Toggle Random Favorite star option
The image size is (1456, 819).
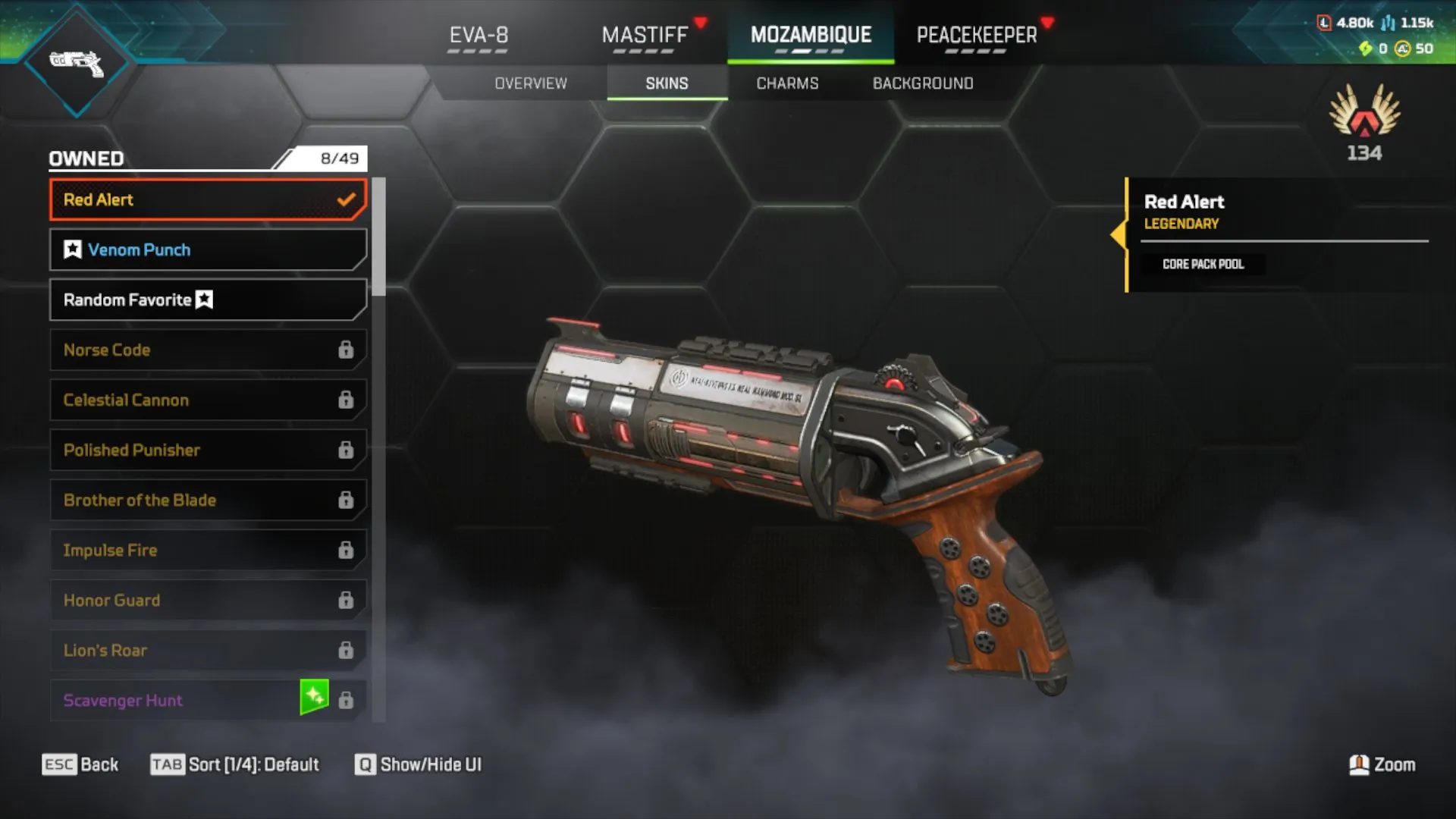(203, 299)
